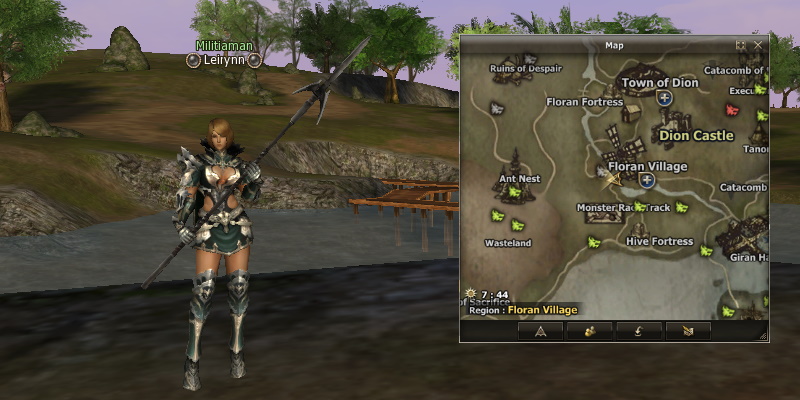800x400 pixels.
Task: Click the flag icon button below the map
Action: click(687, 330)
